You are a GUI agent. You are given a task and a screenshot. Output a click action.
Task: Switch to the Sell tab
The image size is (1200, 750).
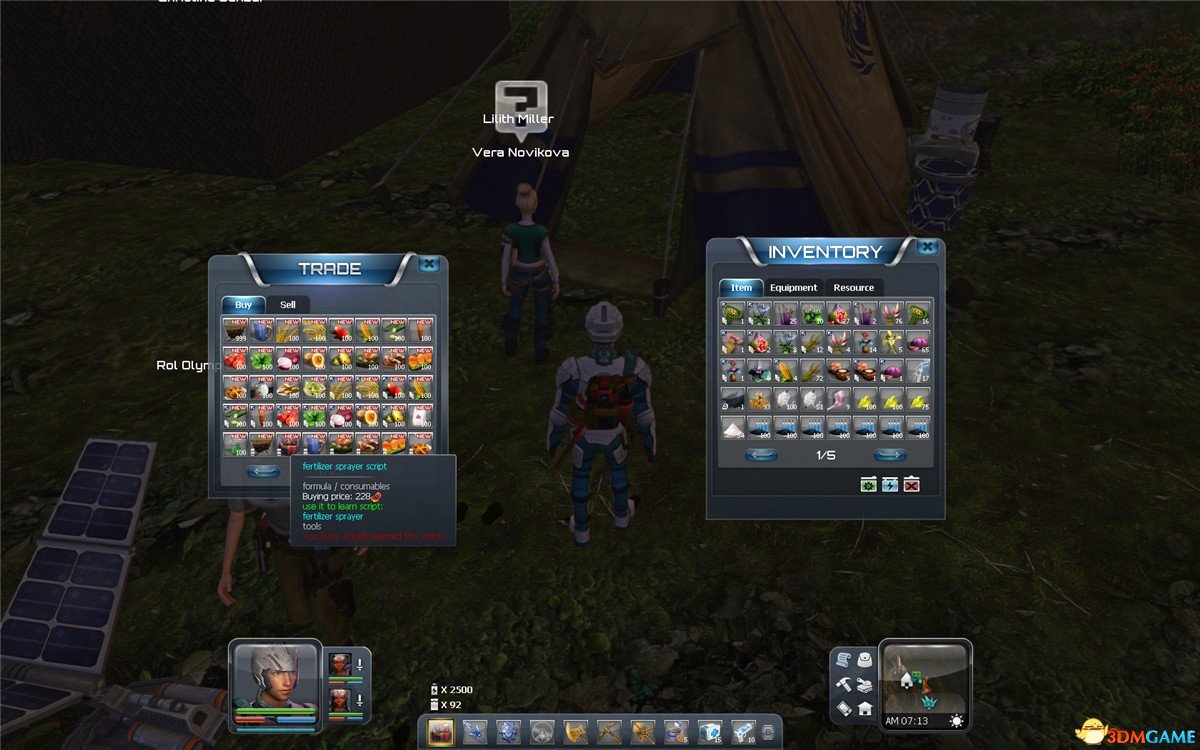(287, 304)
